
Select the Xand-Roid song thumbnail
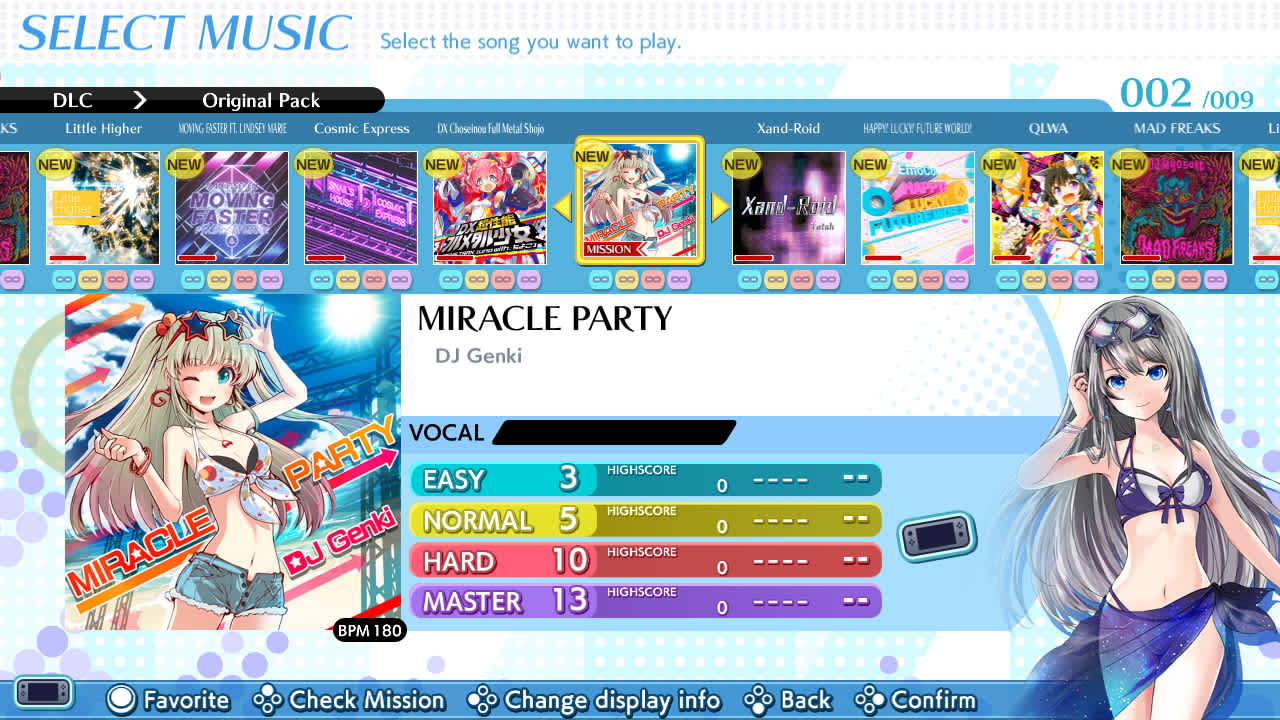tap(788, 207)
